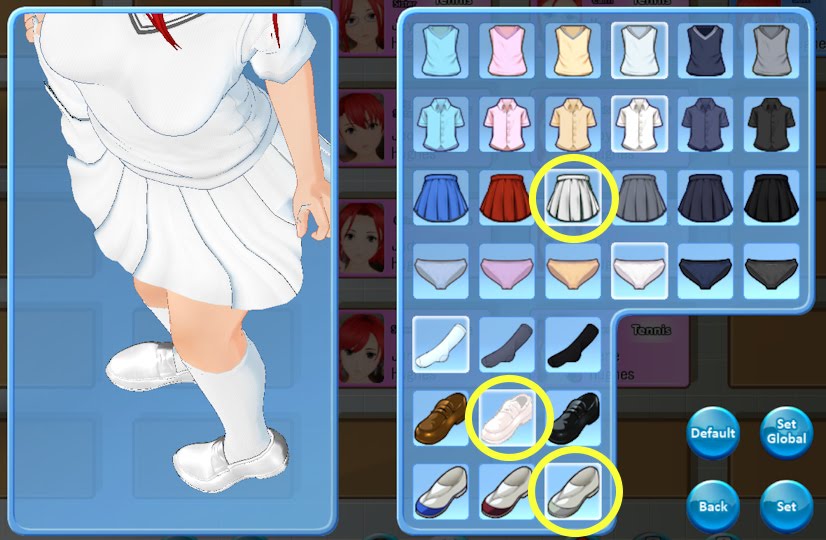Select the black socks
The image size is (826, 540).
[x=573, y=346]
